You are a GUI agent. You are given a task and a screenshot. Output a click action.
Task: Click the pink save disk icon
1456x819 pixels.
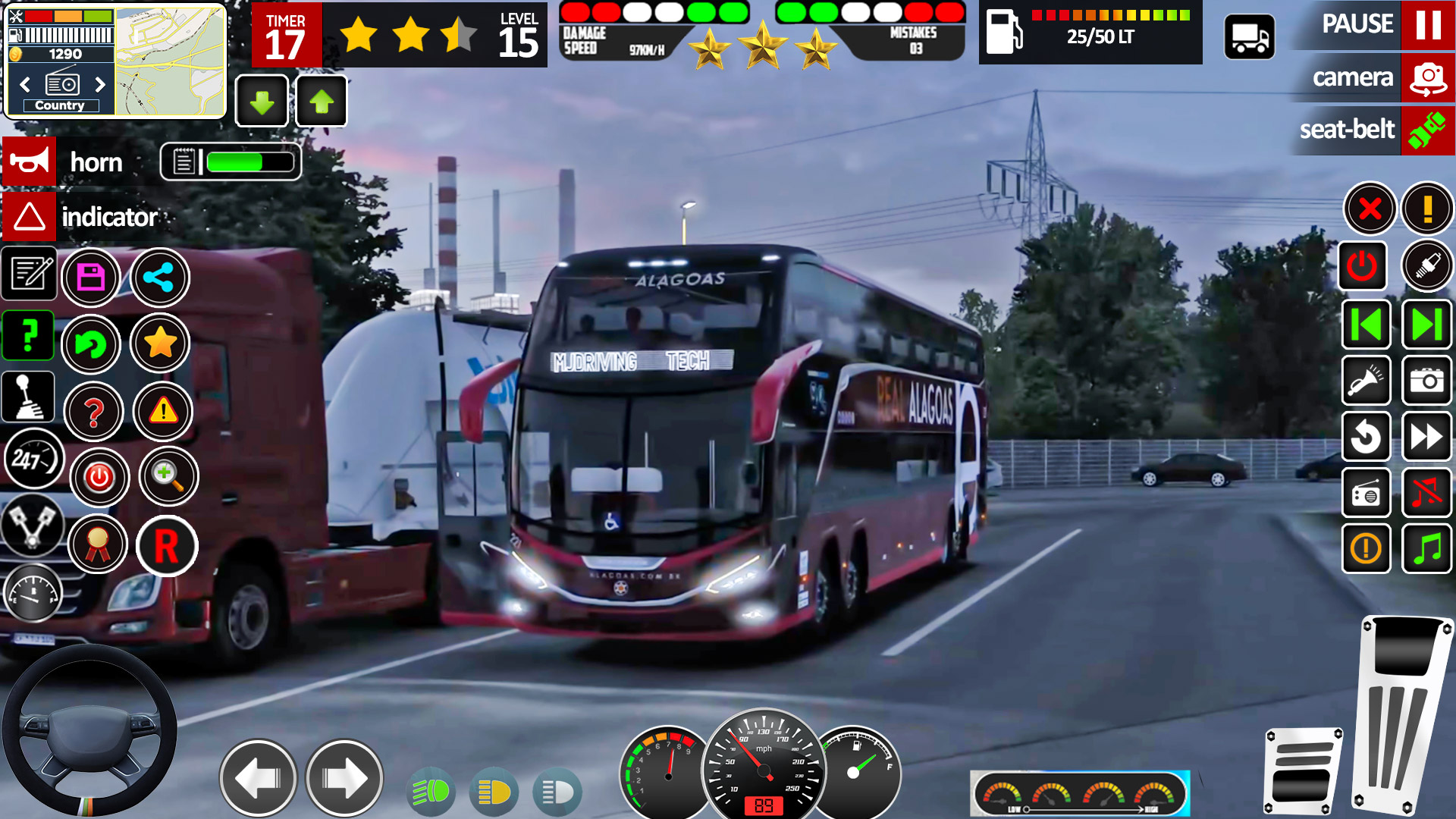pos(91,278)
